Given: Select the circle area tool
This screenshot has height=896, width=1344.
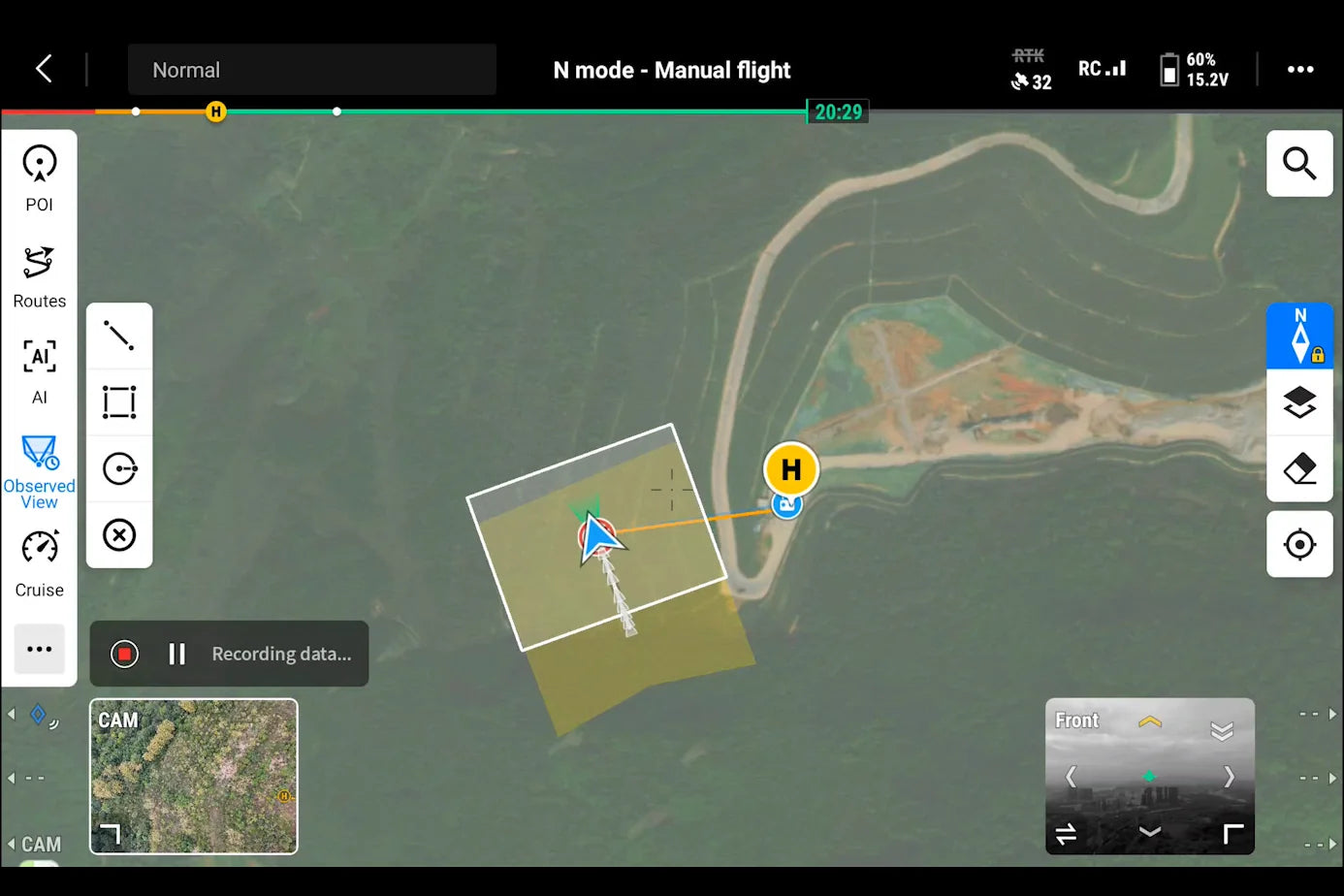Looking at the screenshot, I should click(x=119, y=468).
